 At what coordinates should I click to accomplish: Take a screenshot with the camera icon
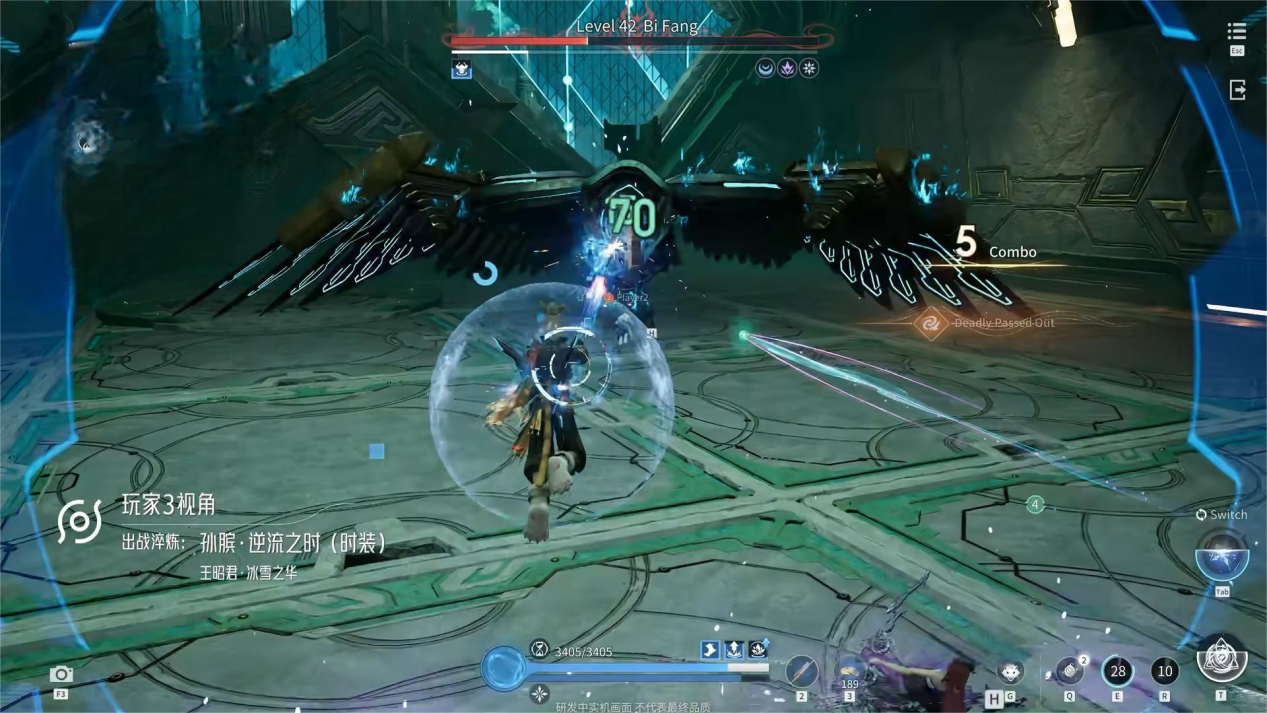[x=61, y=674]
